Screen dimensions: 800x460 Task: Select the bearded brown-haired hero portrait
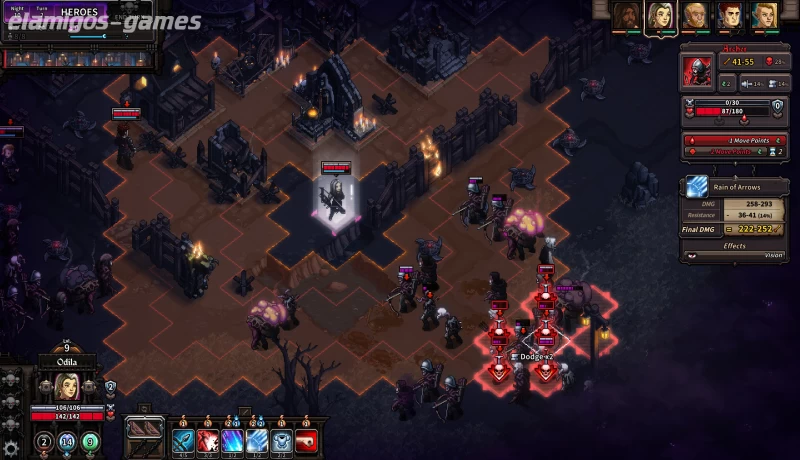(x=626, y=15)
